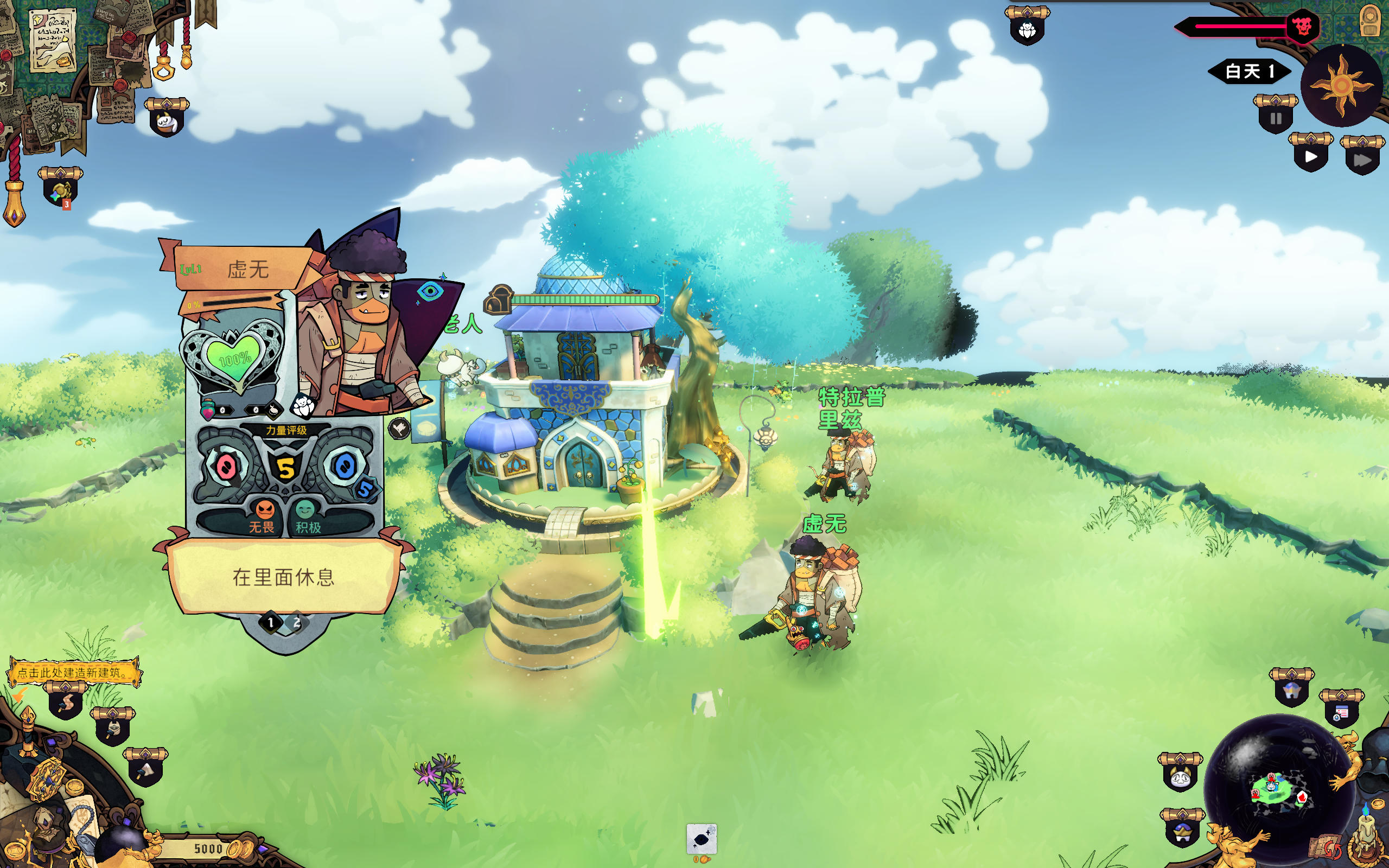Click the 在里面休息 status button
The width and height of the screenshot is (1389, 868).
(284, 577)
